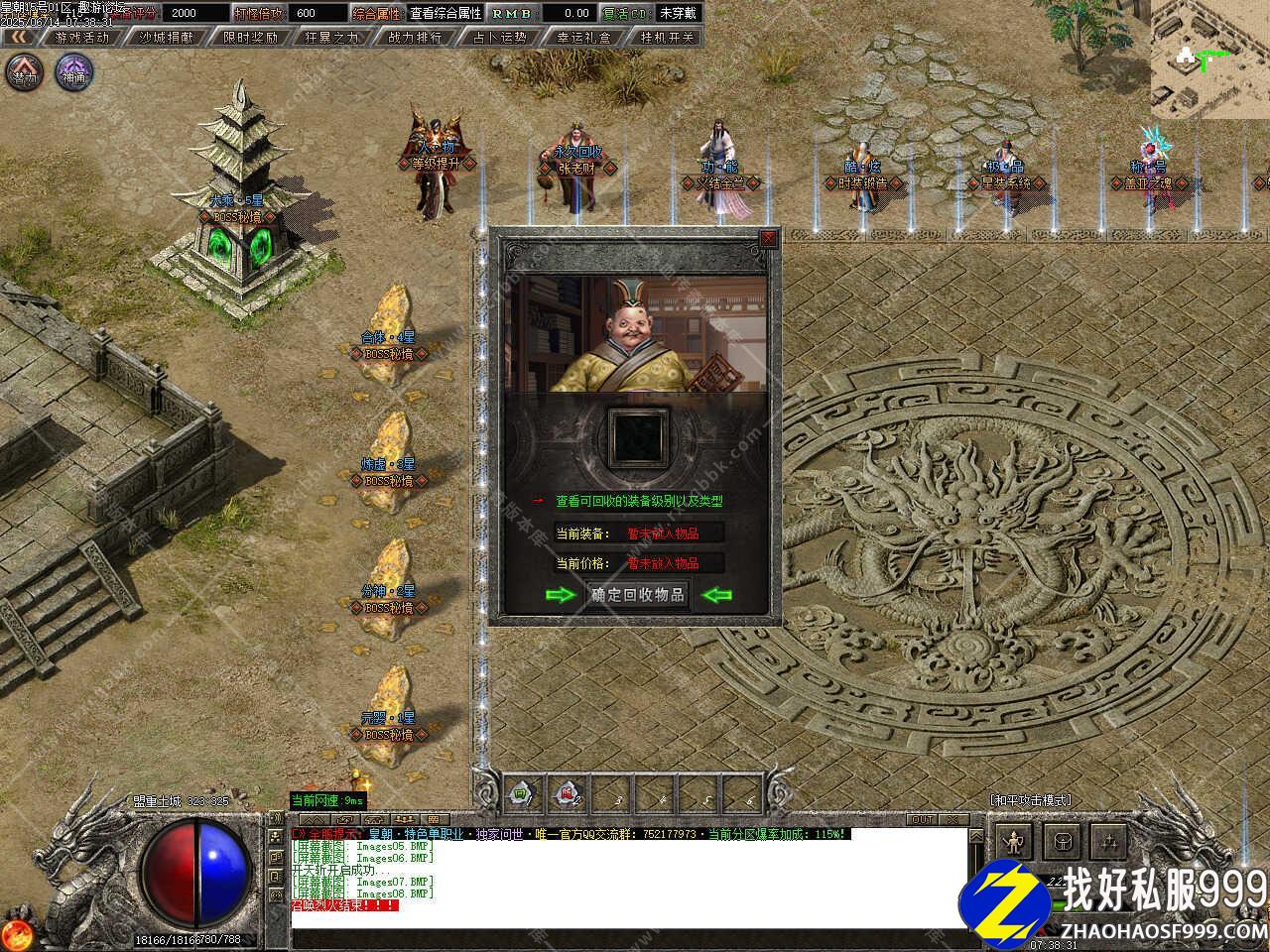Image resolution: width=1270 pixels, height=952 pixels.
Task: Open the 幸运礼盒 lucky gift box
Action: tap(584, 37)
